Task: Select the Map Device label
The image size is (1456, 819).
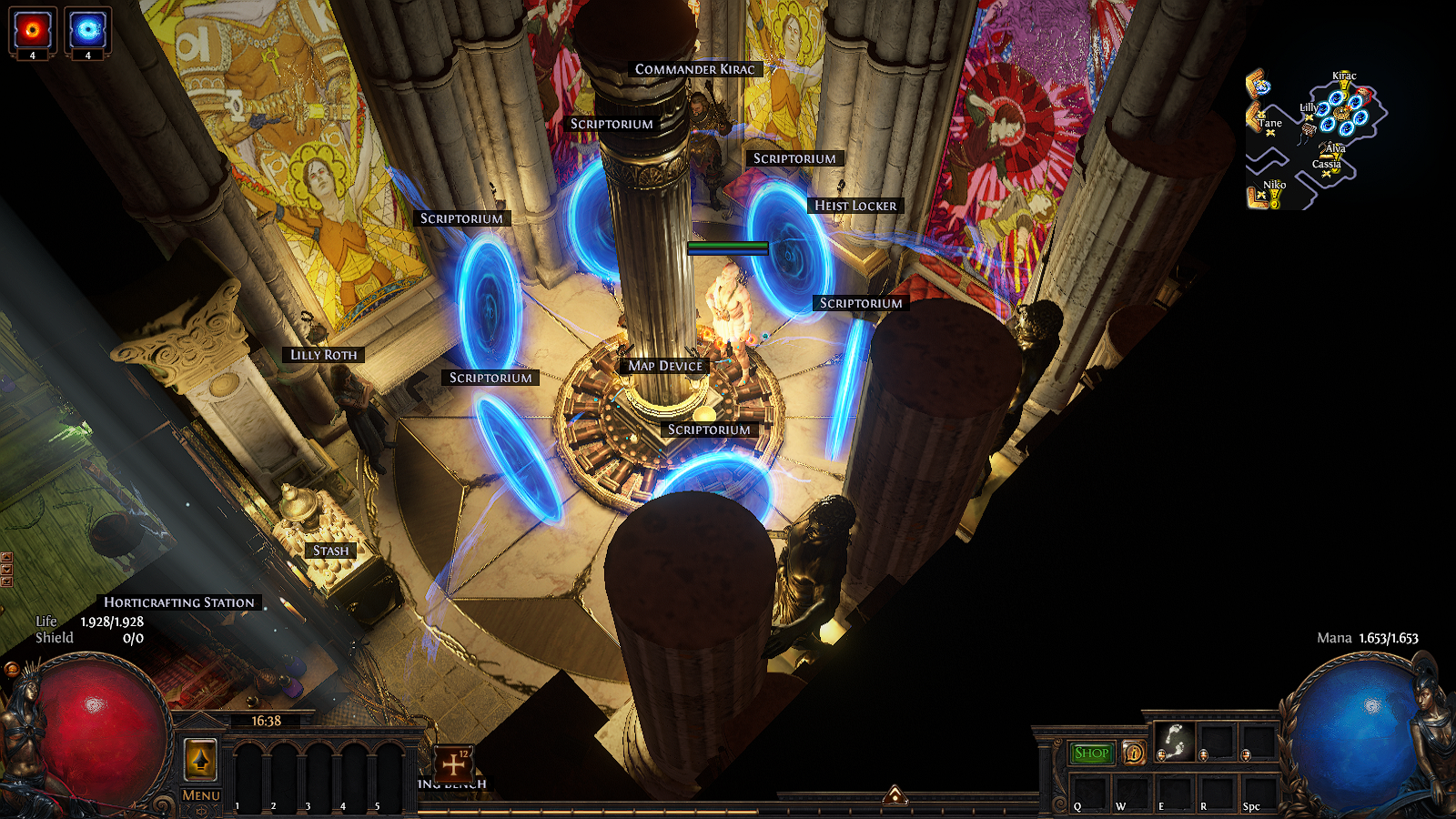Action: 665,366
